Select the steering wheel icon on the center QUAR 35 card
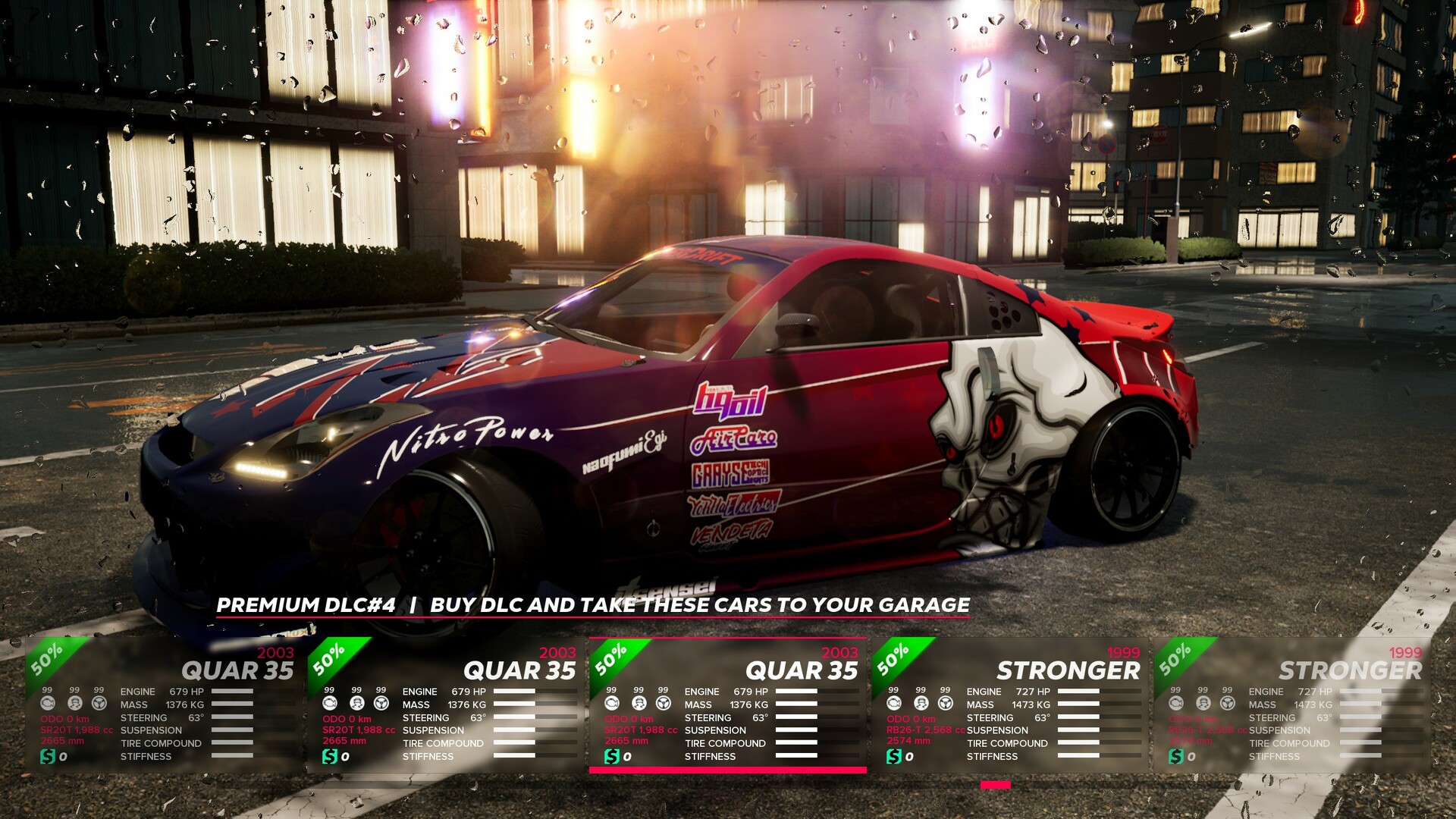Screen dimensions: 1456x819 tap(664, 704)
